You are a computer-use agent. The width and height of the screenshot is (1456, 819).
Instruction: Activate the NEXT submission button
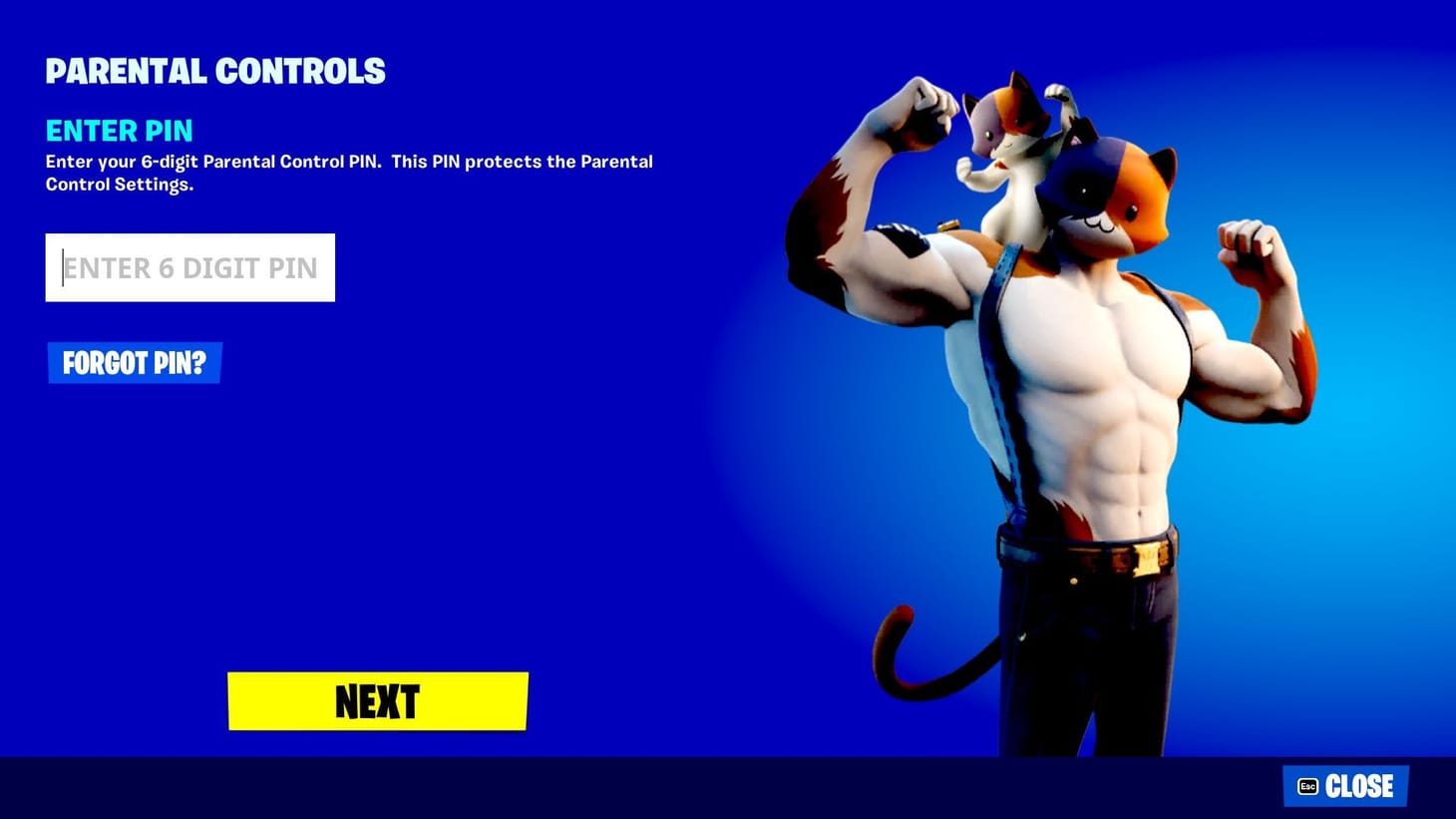[377, 701]
